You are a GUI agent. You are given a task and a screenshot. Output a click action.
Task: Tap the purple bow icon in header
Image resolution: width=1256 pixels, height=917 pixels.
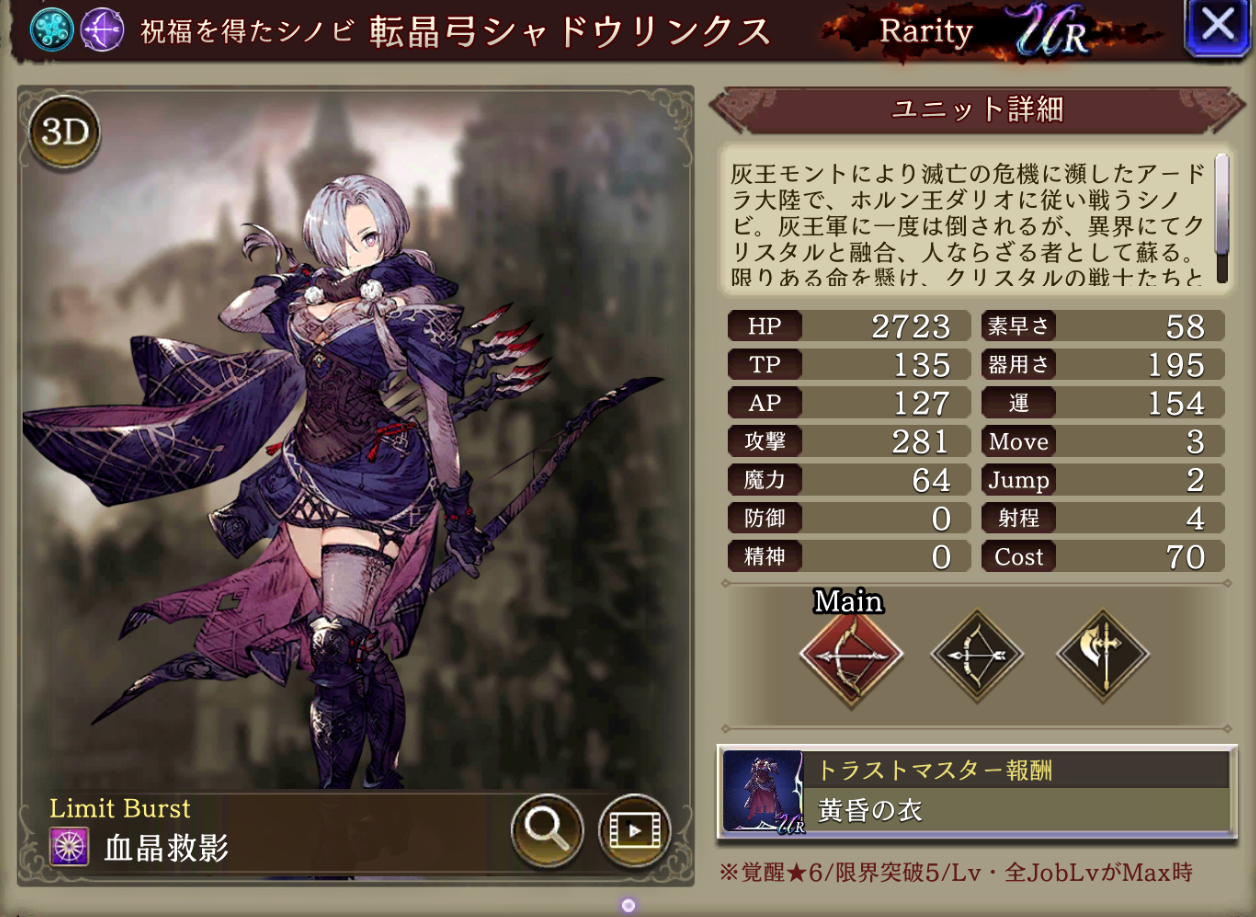(x=101, y=30)
